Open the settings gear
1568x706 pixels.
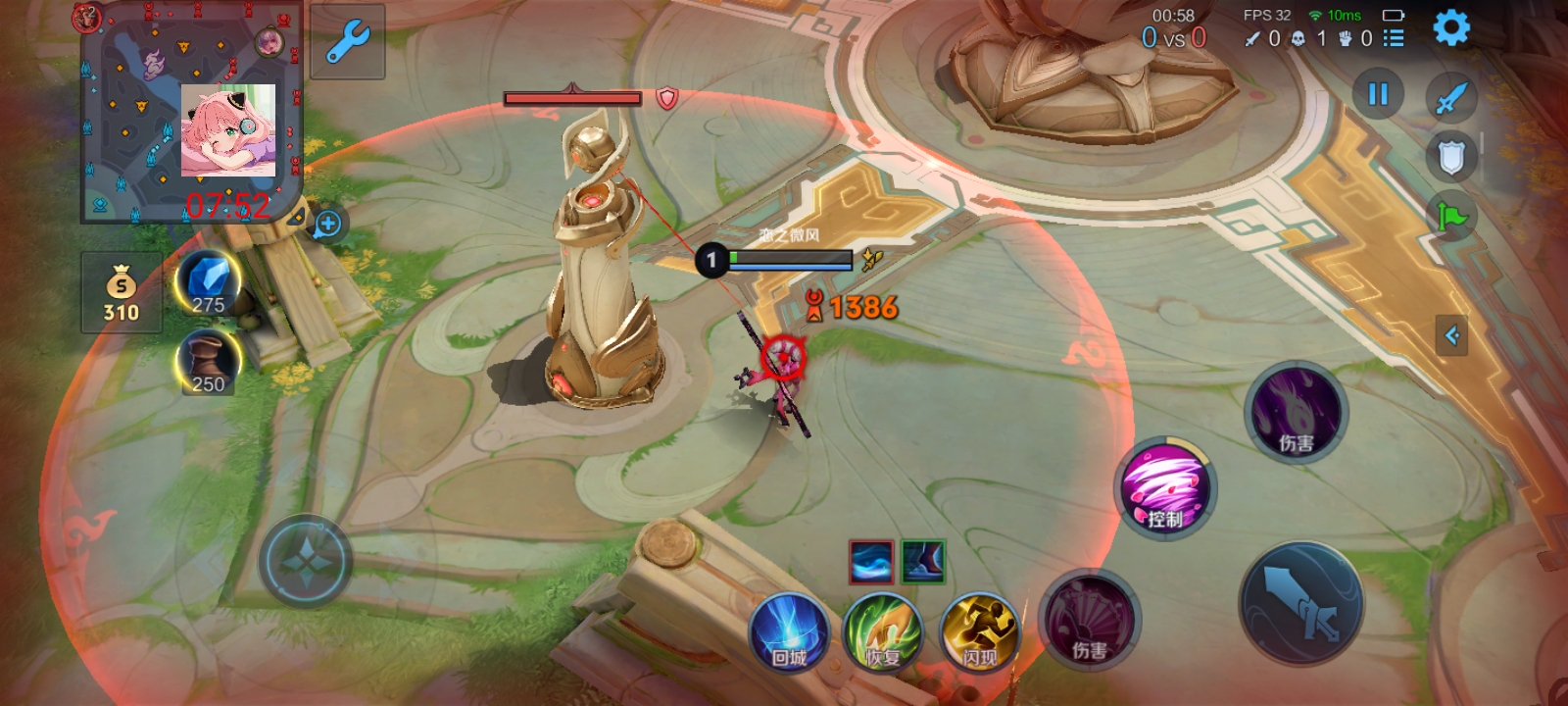tap(1451, 27)
